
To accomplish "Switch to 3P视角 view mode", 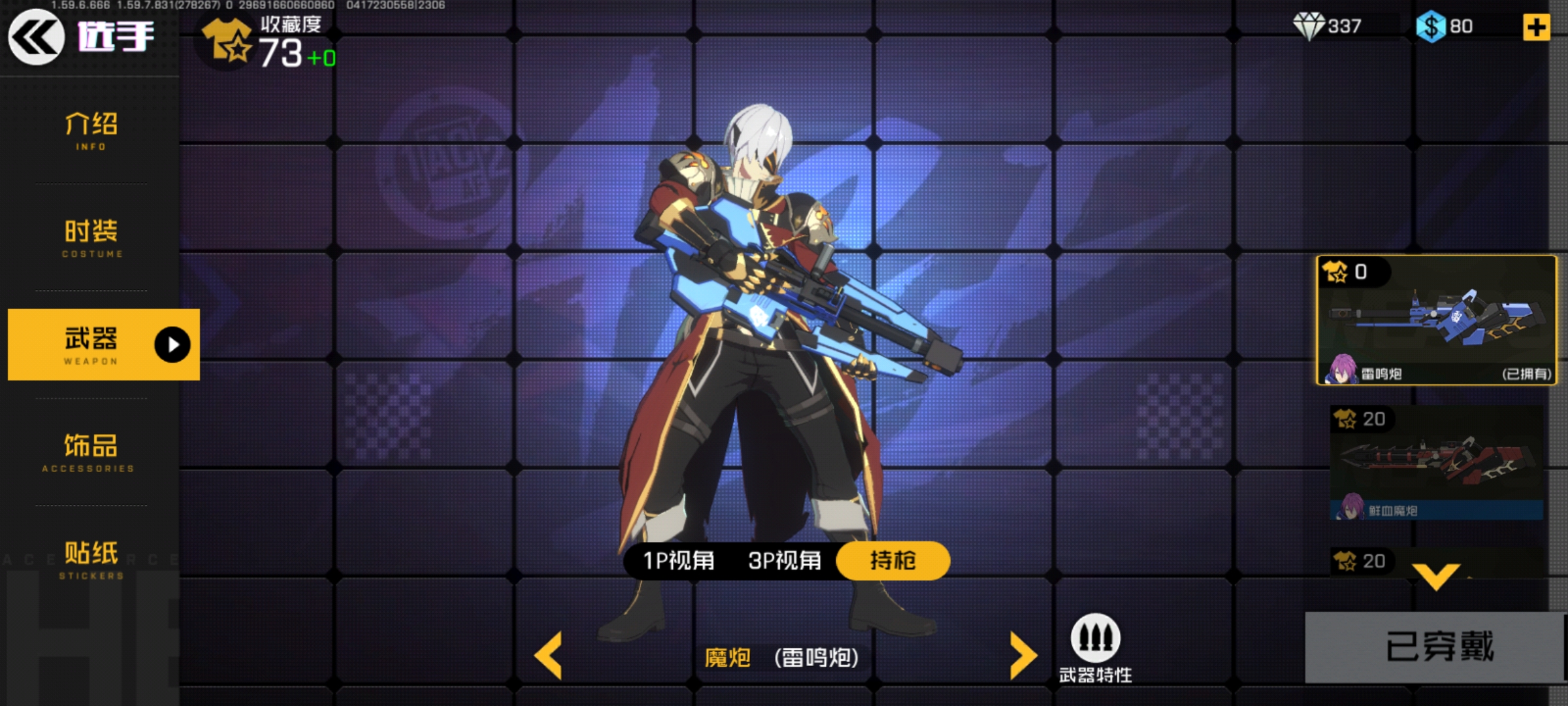I will click(784, 560).
